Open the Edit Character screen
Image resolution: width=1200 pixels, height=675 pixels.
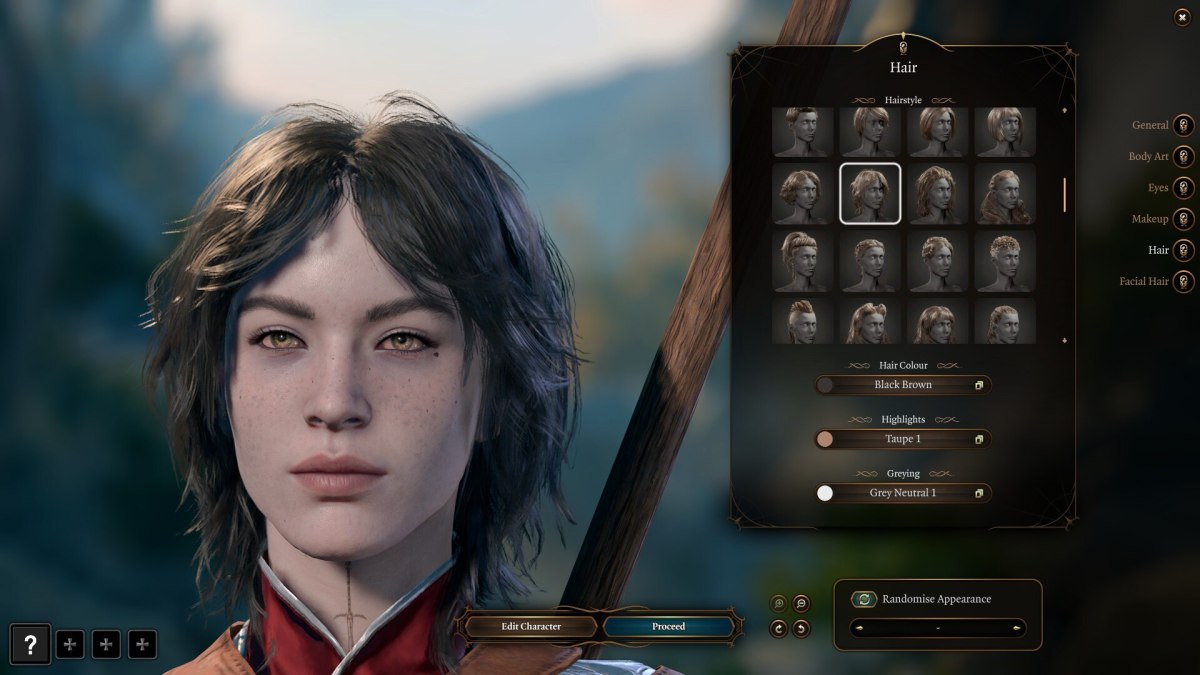(x=530, y=627)
